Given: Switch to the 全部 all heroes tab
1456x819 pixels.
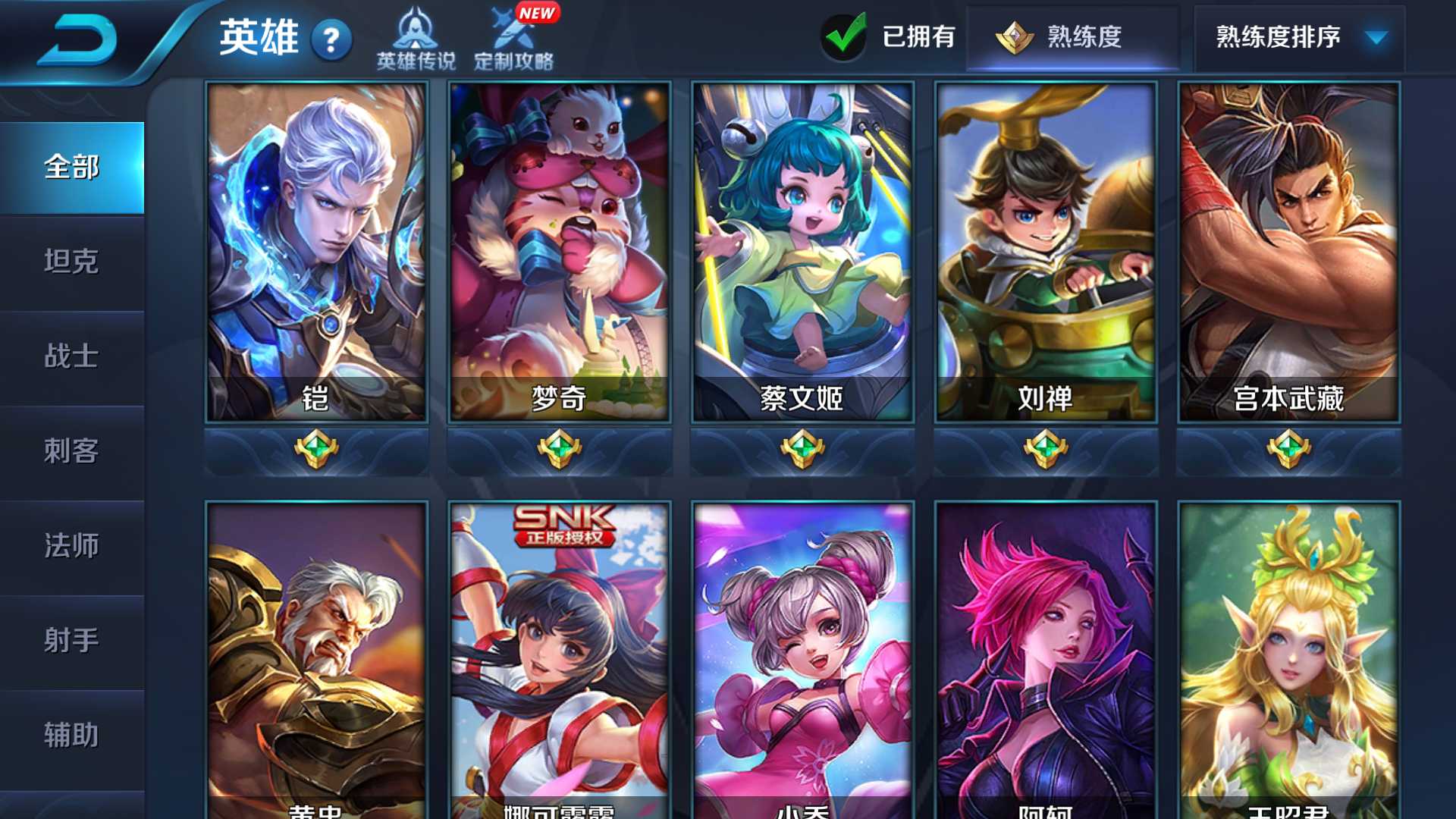Looking at the screenshot, I should tap(72, 168).
